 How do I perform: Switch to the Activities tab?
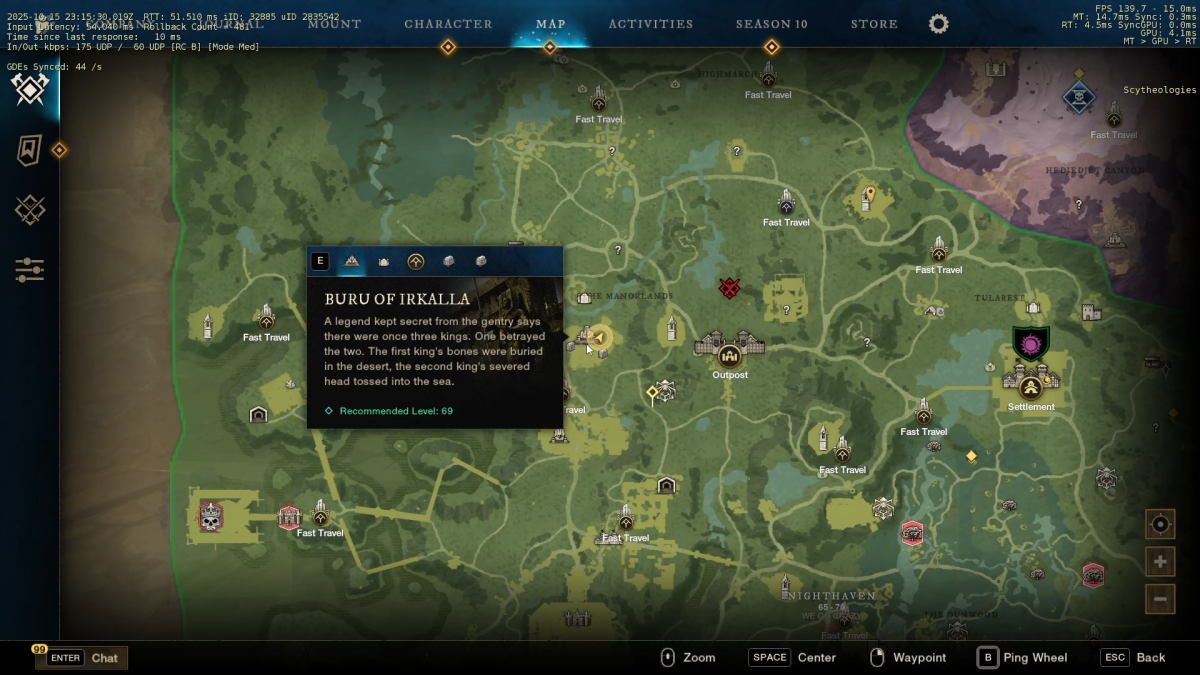point(650,24)
